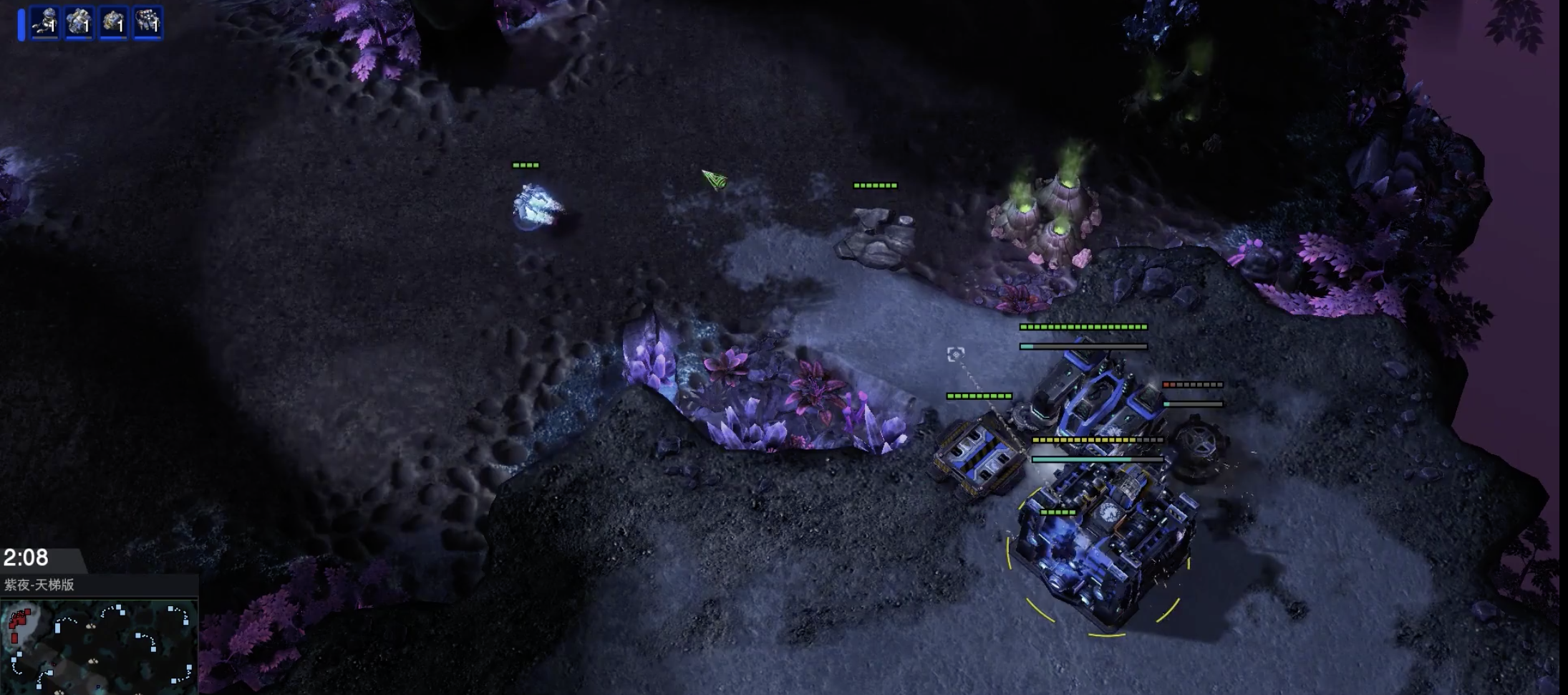Select the infantry squad production icon

click(148, 23)
